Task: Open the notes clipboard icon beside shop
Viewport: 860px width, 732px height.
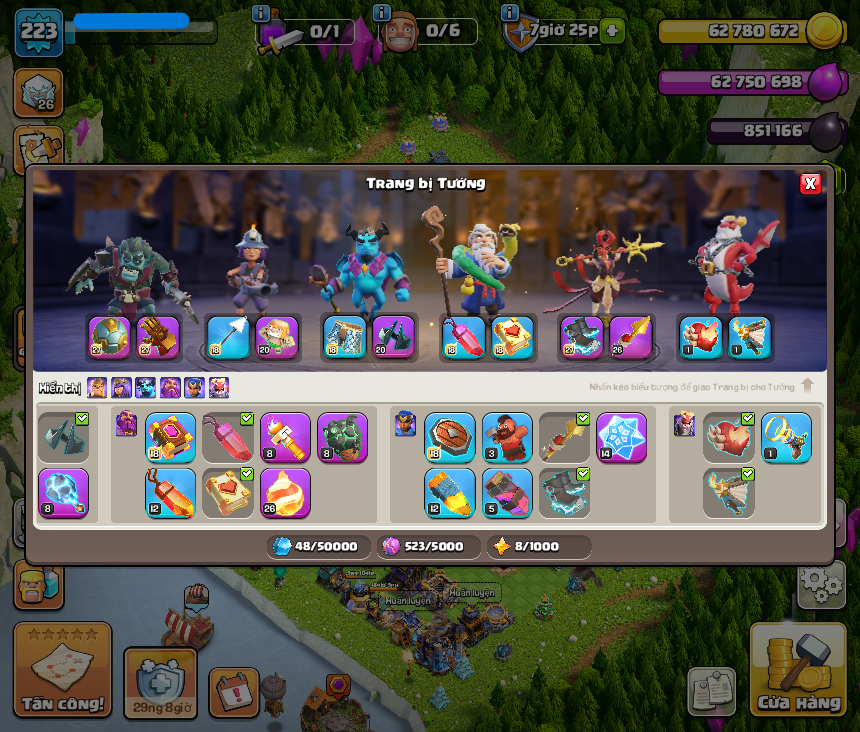Action: coord(711,692)
